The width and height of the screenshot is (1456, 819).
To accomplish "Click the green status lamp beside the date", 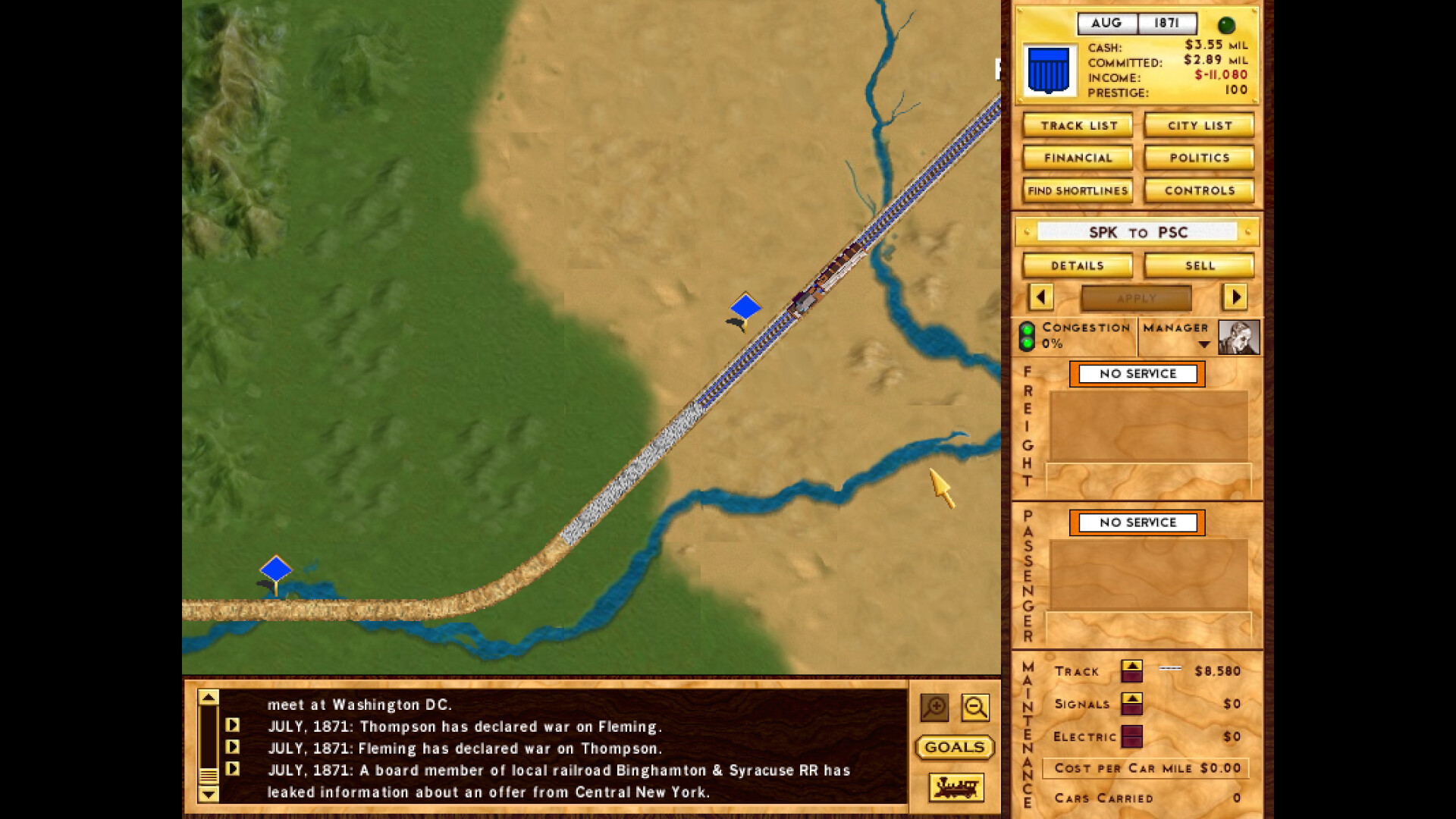I will pyautogui.click(x=1228, y=23).
